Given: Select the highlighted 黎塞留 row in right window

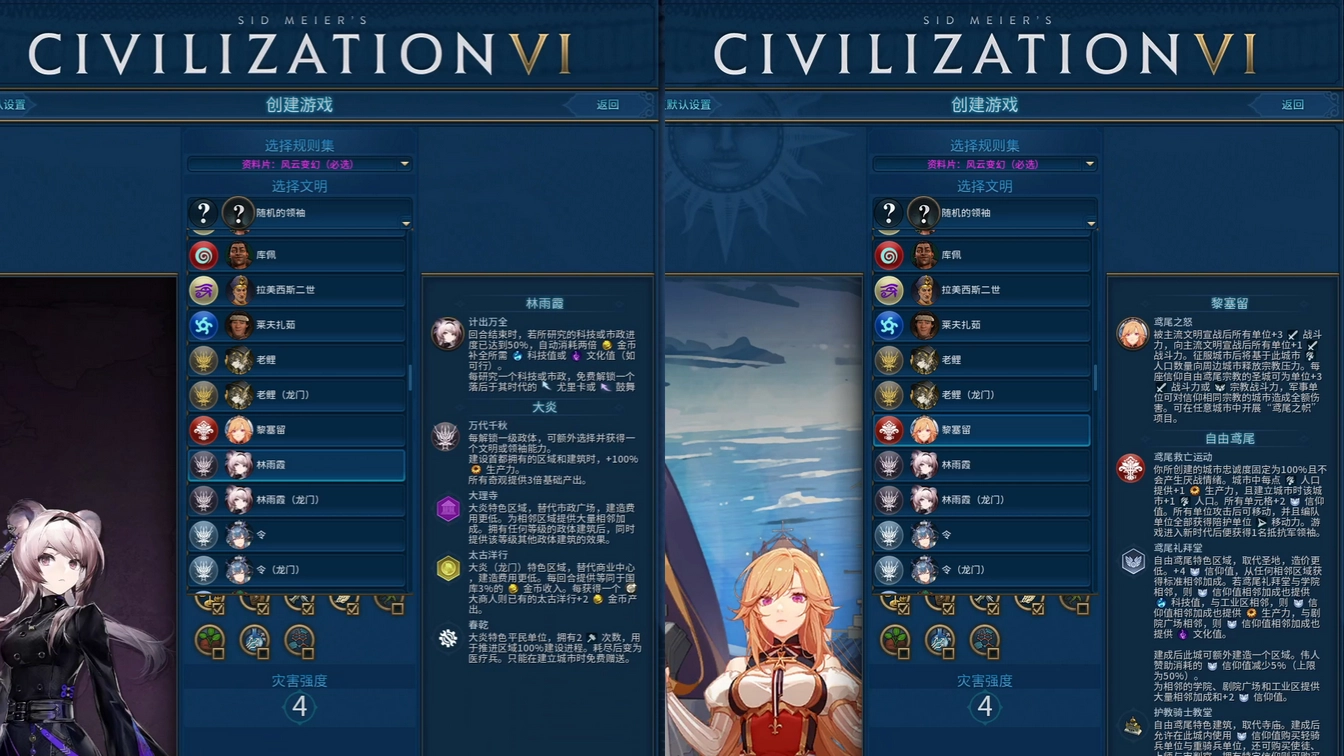Looking at the screenshot, I should pos(984,430).
